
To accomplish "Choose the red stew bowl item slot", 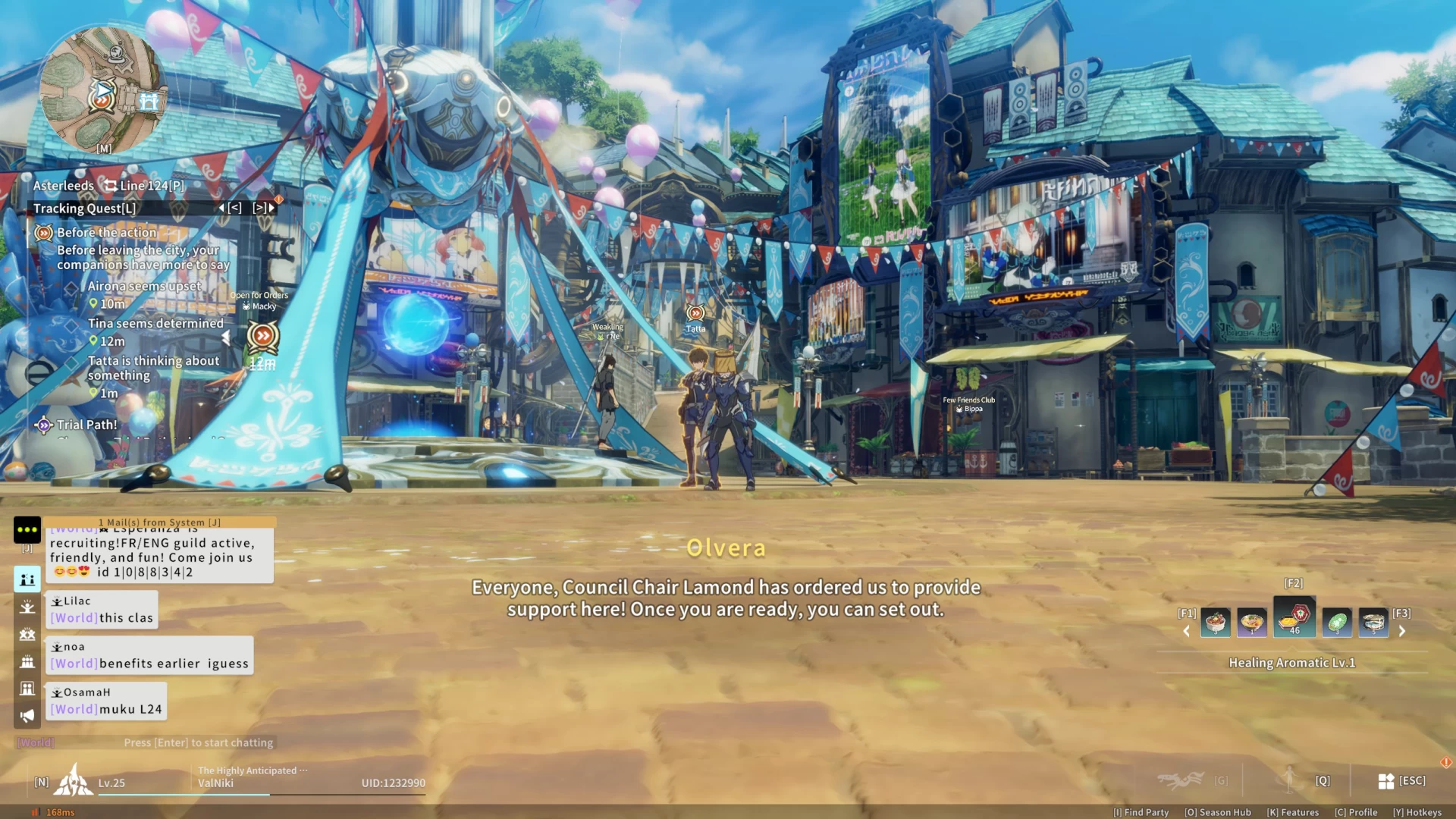I will coord(1216,623).
